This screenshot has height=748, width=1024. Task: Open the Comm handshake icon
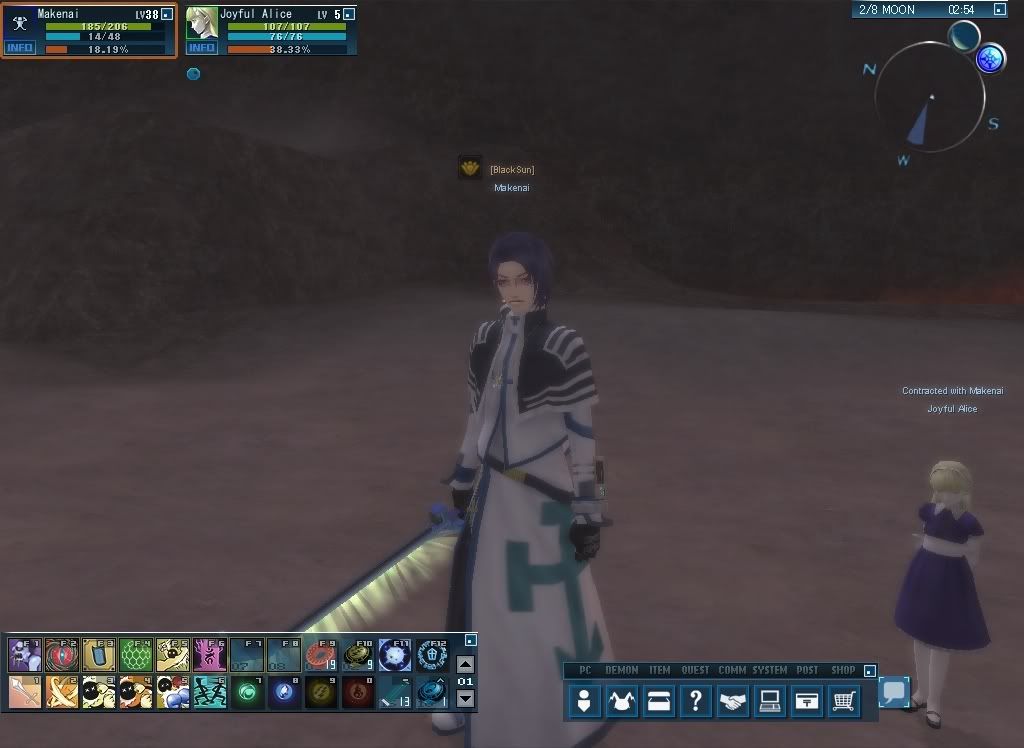732,702
